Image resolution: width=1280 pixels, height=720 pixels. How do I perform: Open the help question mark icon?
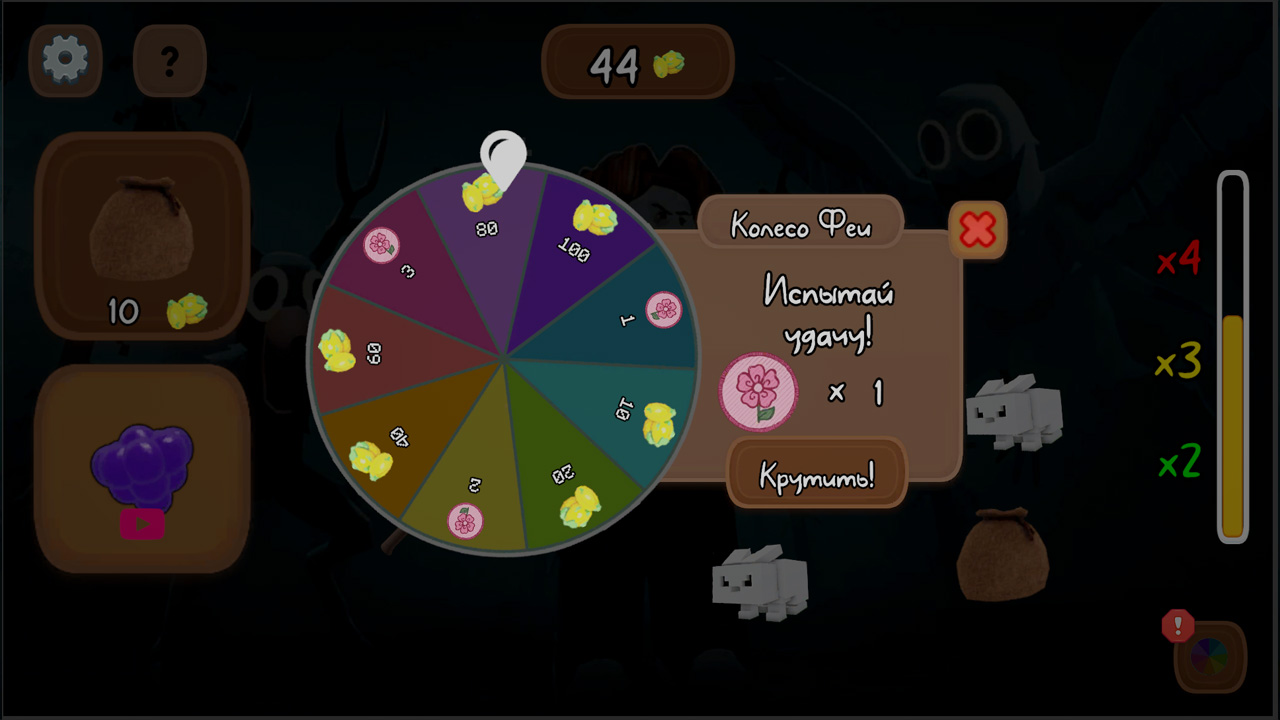point(169,61)
